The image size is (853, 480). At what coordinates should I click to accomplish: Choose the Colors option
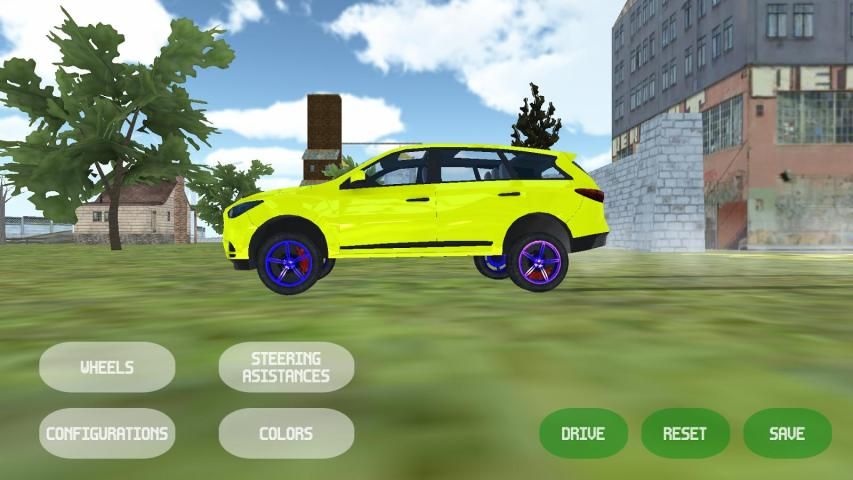pos(286,433)
